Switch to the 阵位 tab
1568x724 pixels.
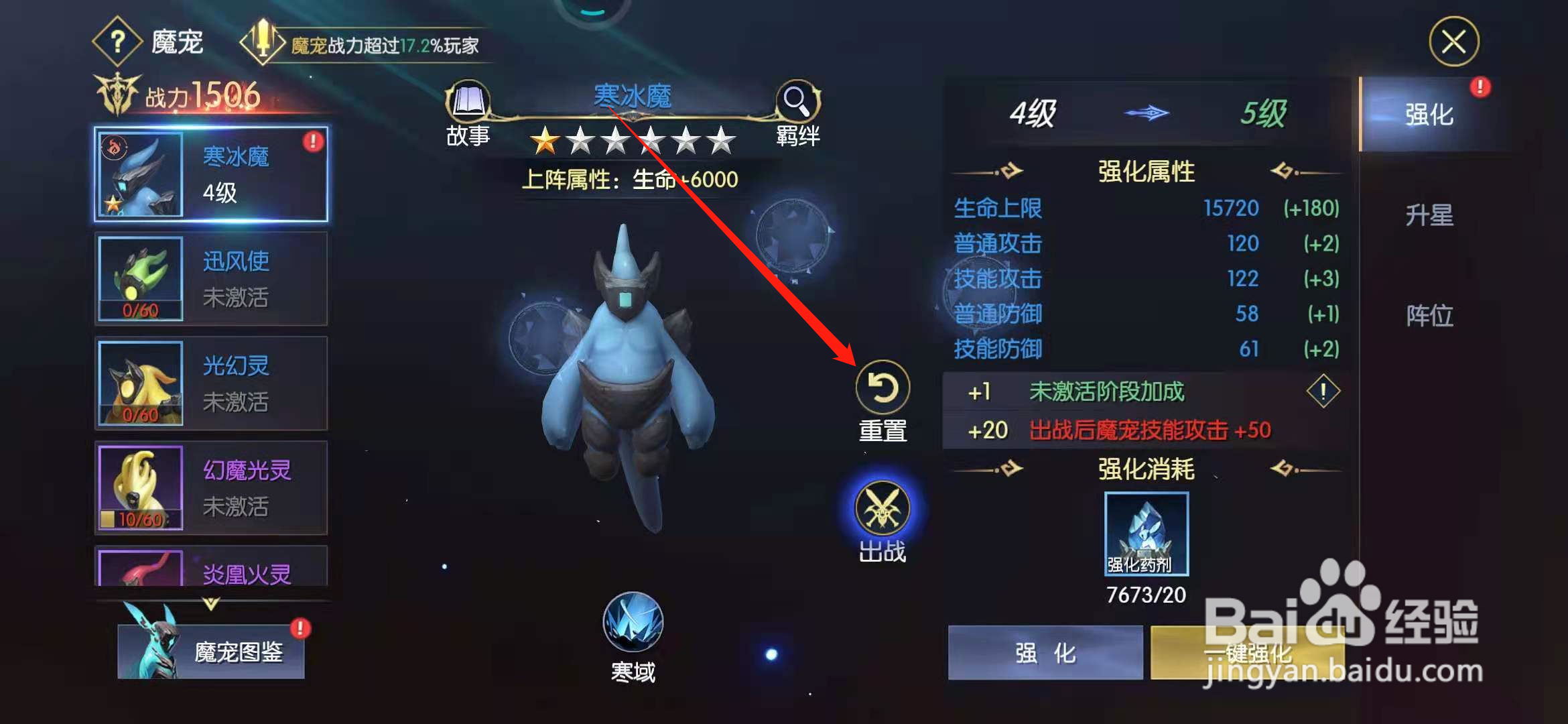[x=1429, y=316]
